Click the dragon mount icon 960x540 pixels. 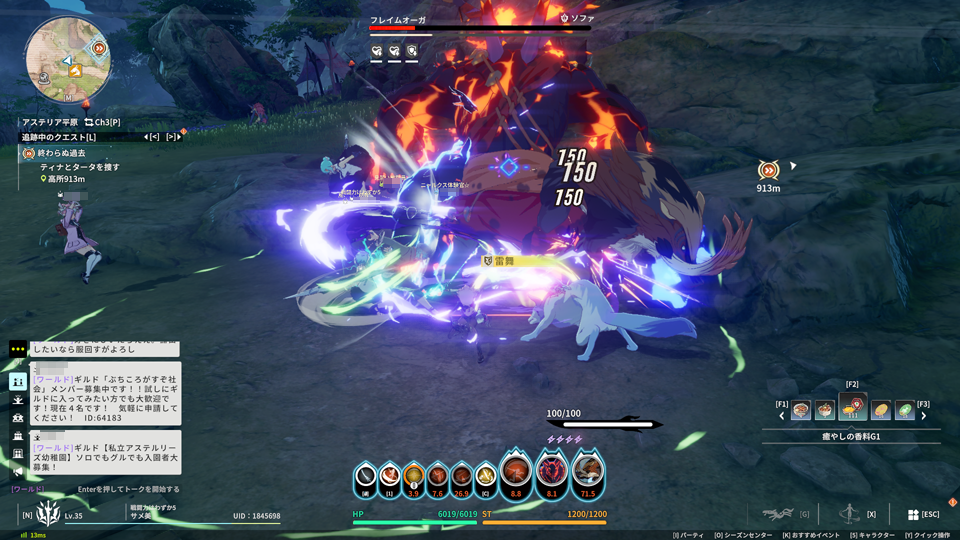[x=775, y=514]
